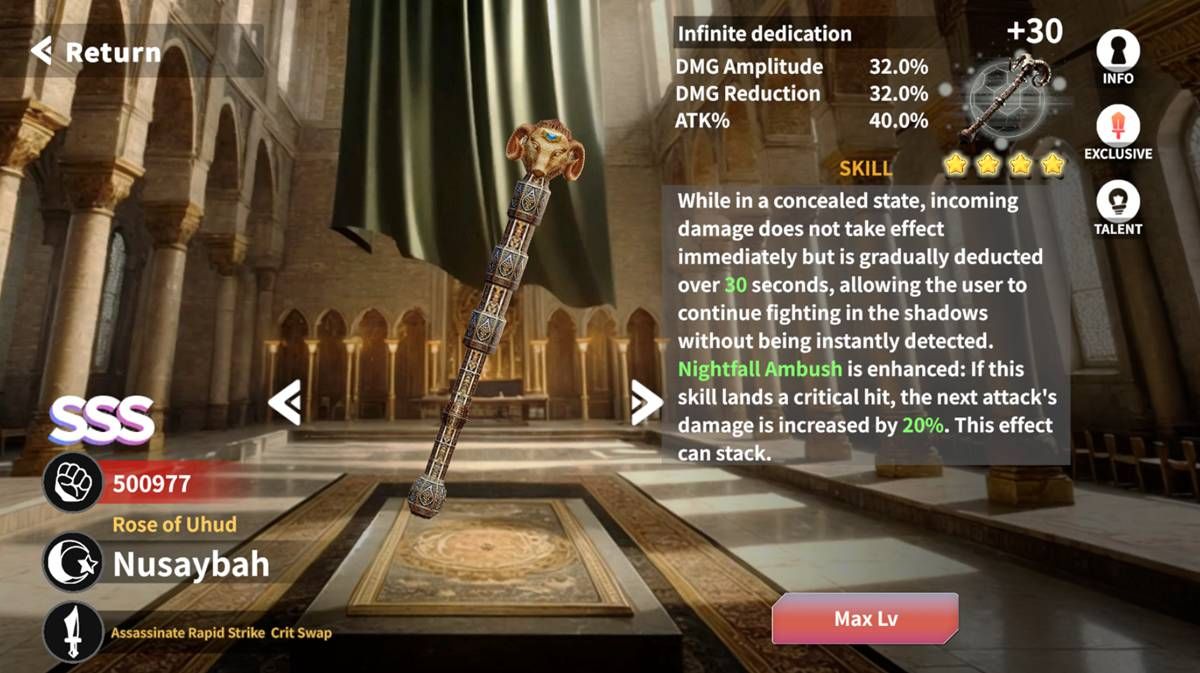
Task: Open the TALENT section
Action: [x=1118, y=207]
